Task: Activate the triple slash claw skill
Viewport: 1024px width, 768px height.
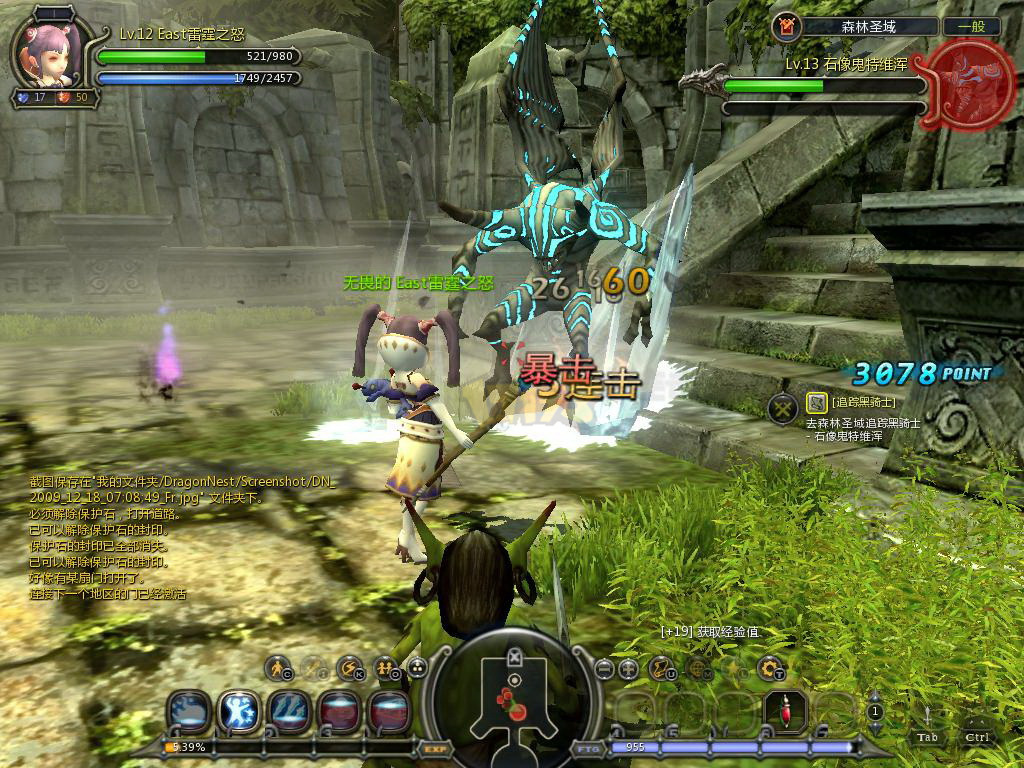Action: pos(289,711)
